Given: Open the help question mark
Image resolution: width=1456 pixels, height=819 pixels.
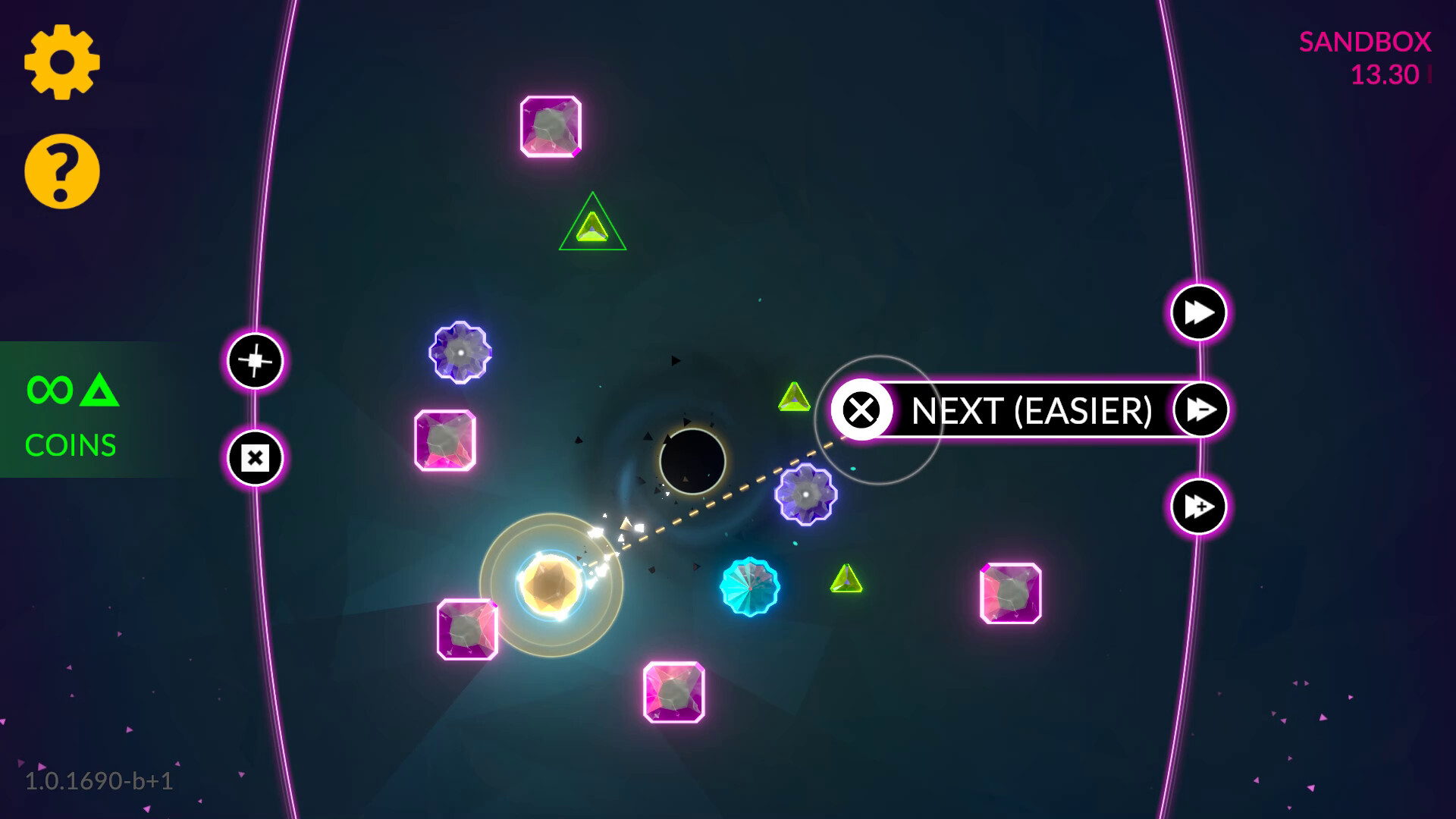Looking at the screenshot, I should tap(61, 170).
